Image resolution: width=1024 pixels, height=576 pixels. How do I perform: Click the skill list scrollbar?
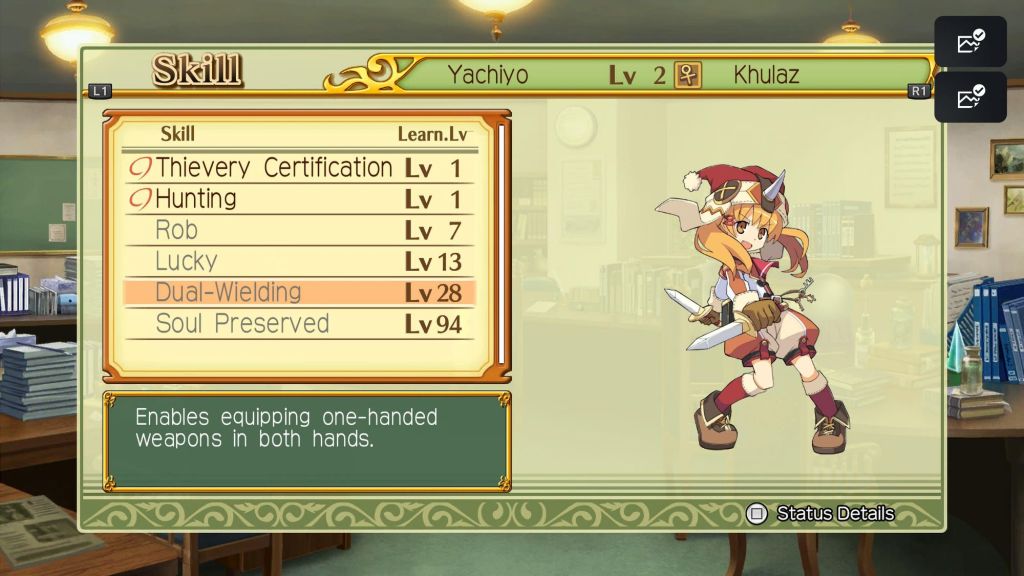pyautogui.click(x=503, y=246)
